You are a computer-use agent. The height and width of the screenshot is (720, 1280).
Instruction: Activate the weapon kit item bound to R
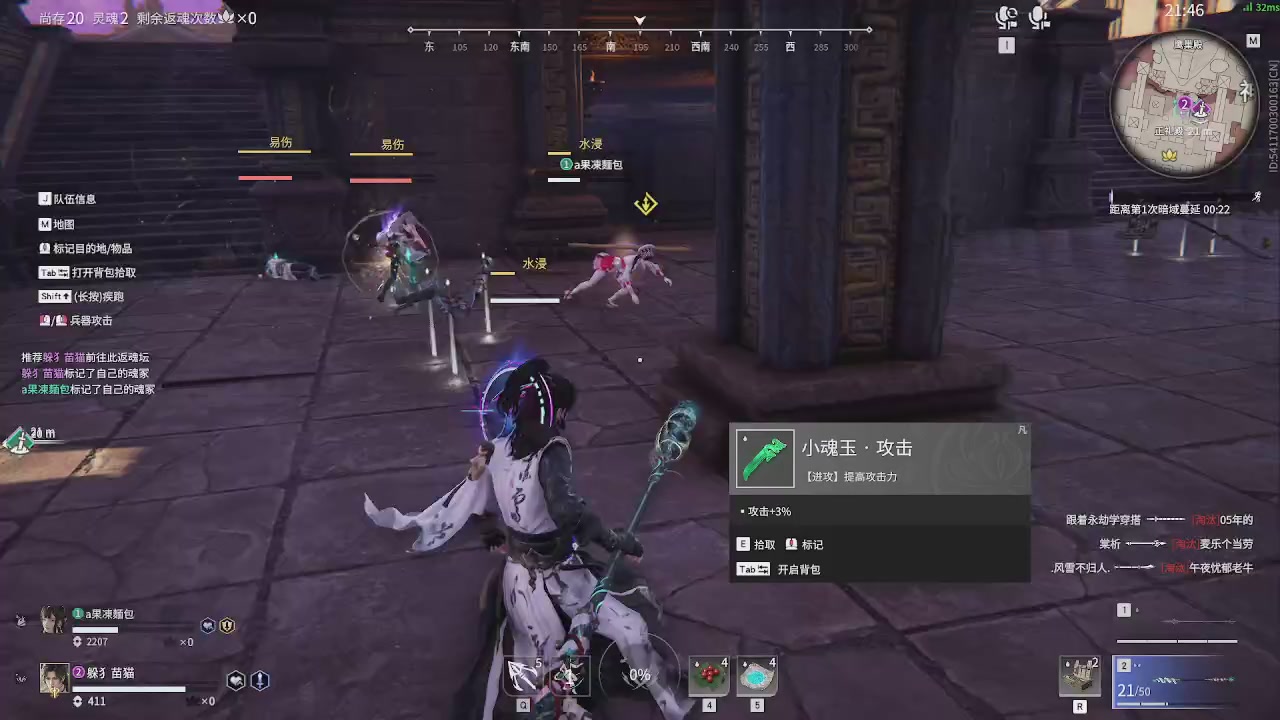pyautogui.click(x=1080, y=675)
